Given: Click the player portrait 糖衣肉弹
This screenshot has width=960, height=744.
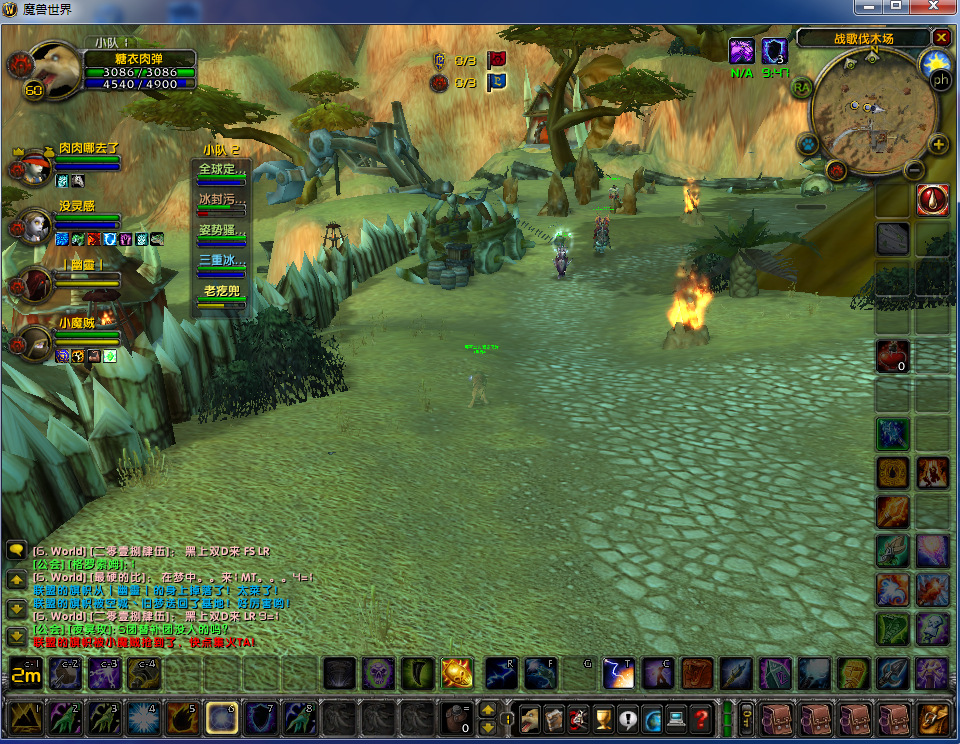Looking at the screenshot, I should click(55, 68).
